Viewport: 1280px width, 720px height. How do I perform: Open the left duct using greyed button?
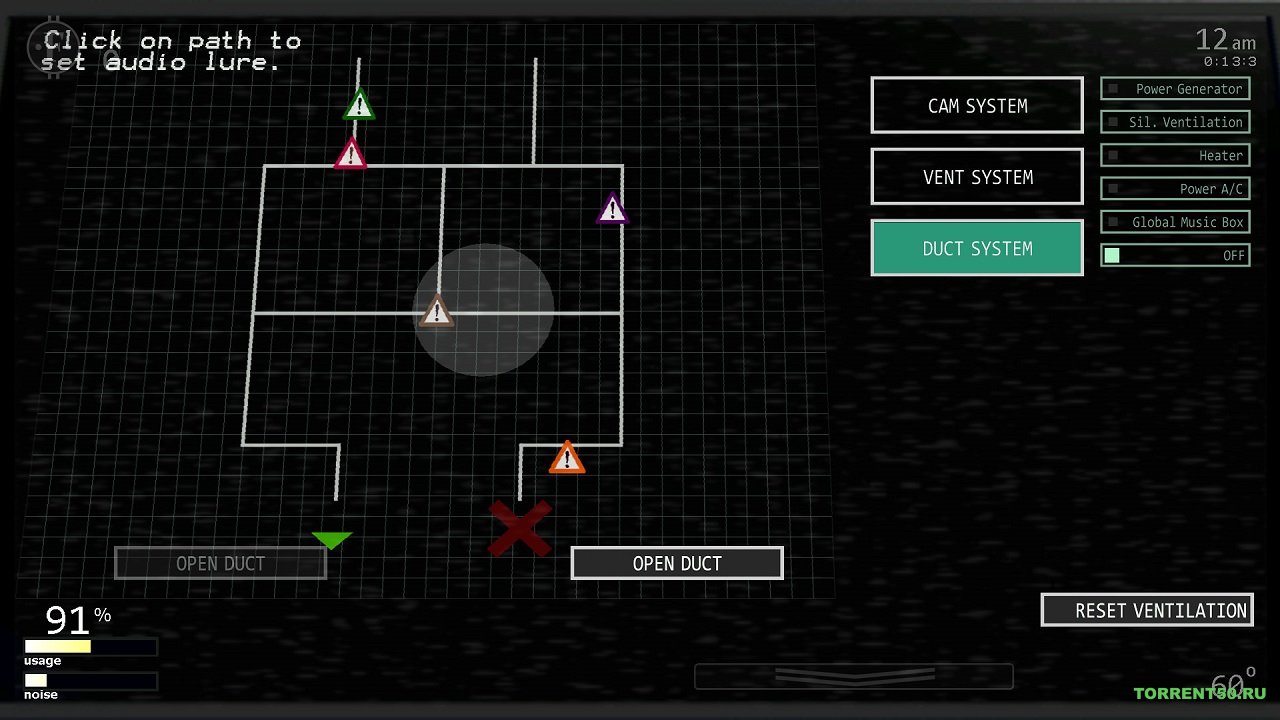pos(220,563)
